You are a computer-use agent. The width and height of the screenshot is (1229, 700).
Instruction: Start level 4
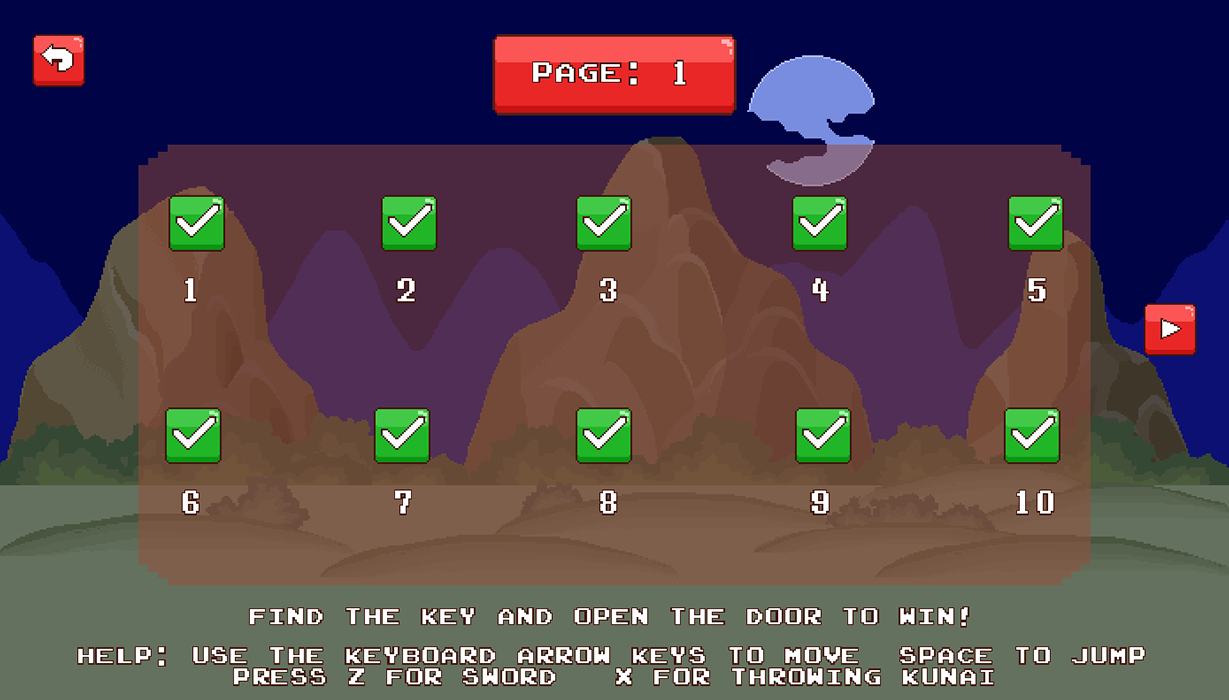[820, 223]
